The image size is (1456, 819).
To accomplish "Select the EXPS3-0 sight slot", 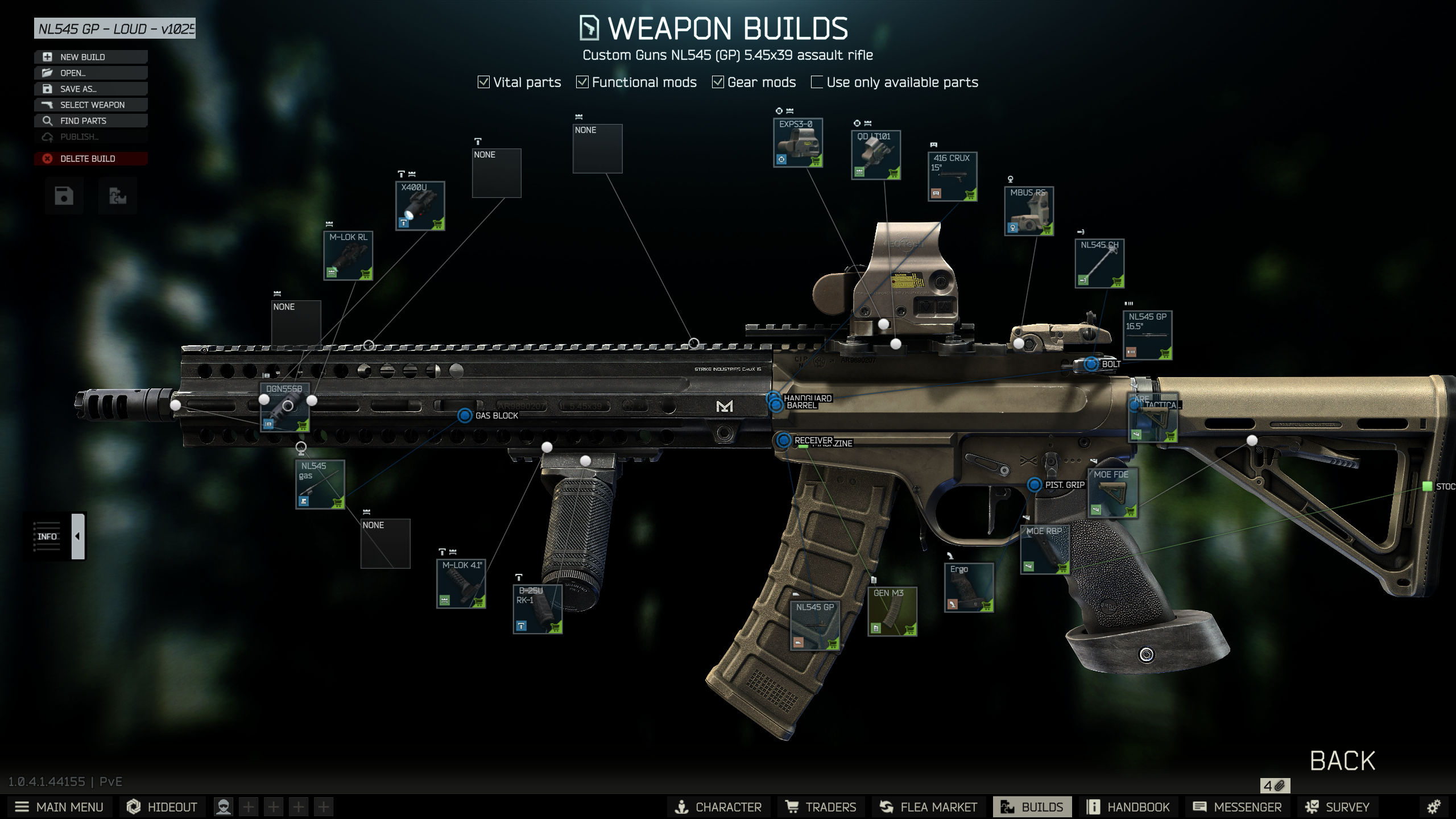I will click(798, 143).
